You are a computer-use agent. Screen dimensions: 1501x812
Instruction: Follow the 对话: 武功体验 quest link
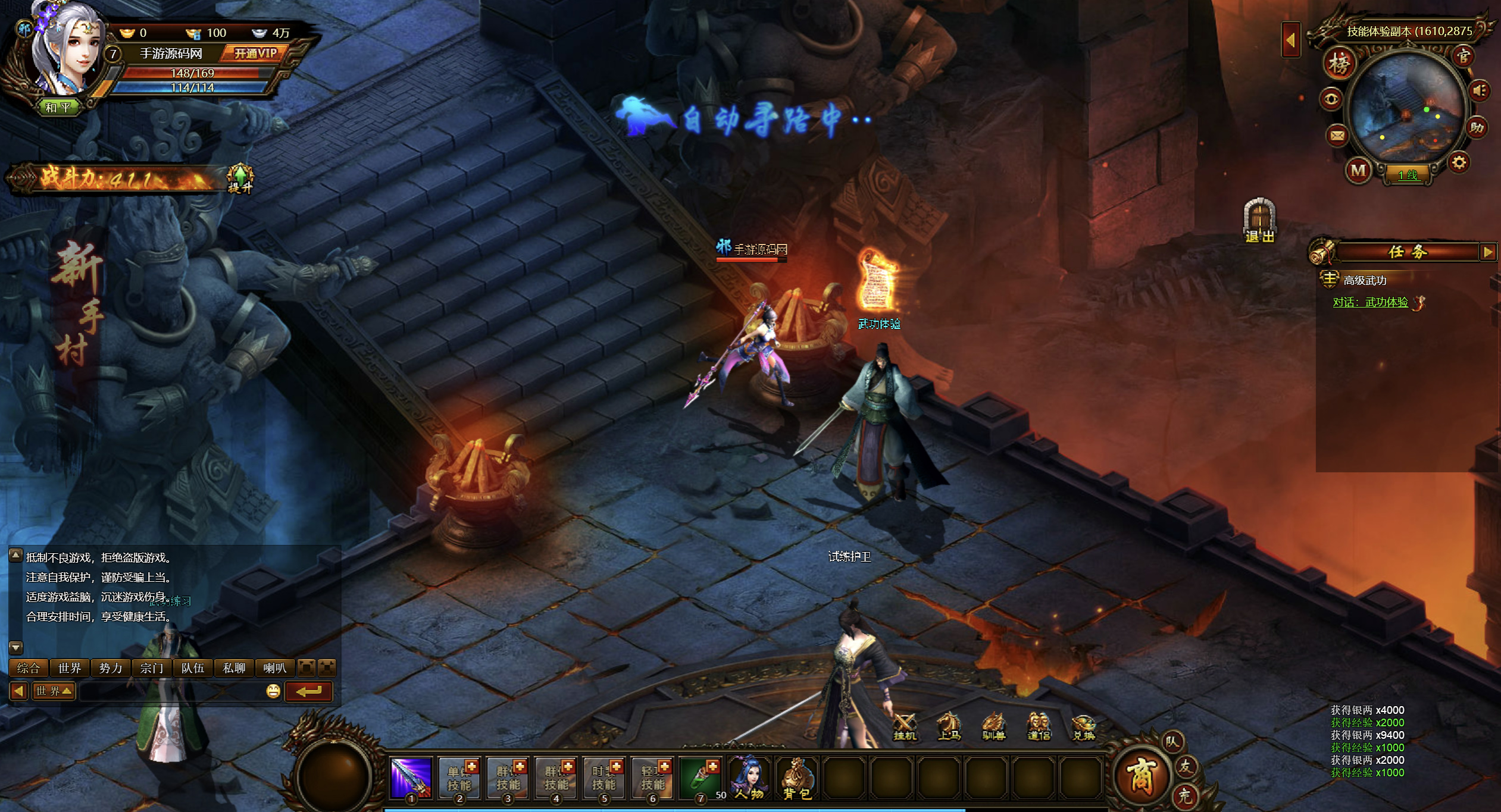tap(1370, 302)
